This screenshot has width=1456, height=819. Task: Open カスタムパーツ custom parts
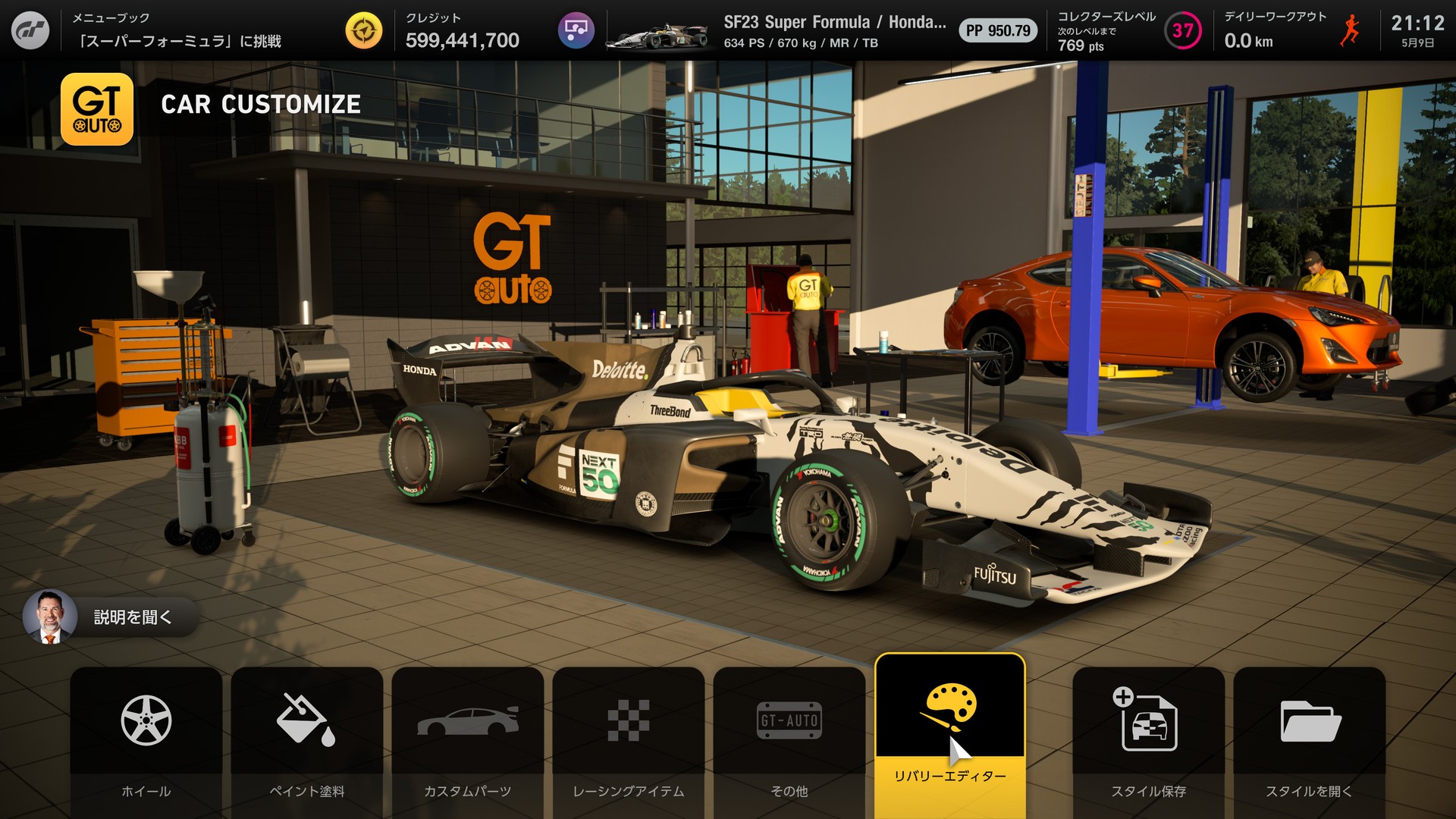468,739
